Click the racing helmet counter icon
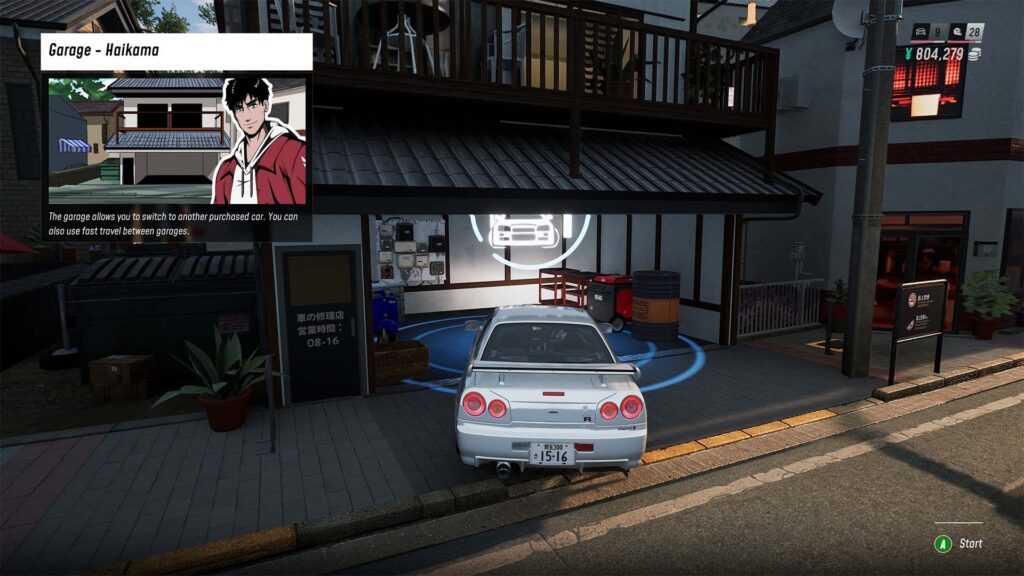Image resolution: width=1024 pixels, height=576 pixels. click(955, 32)
